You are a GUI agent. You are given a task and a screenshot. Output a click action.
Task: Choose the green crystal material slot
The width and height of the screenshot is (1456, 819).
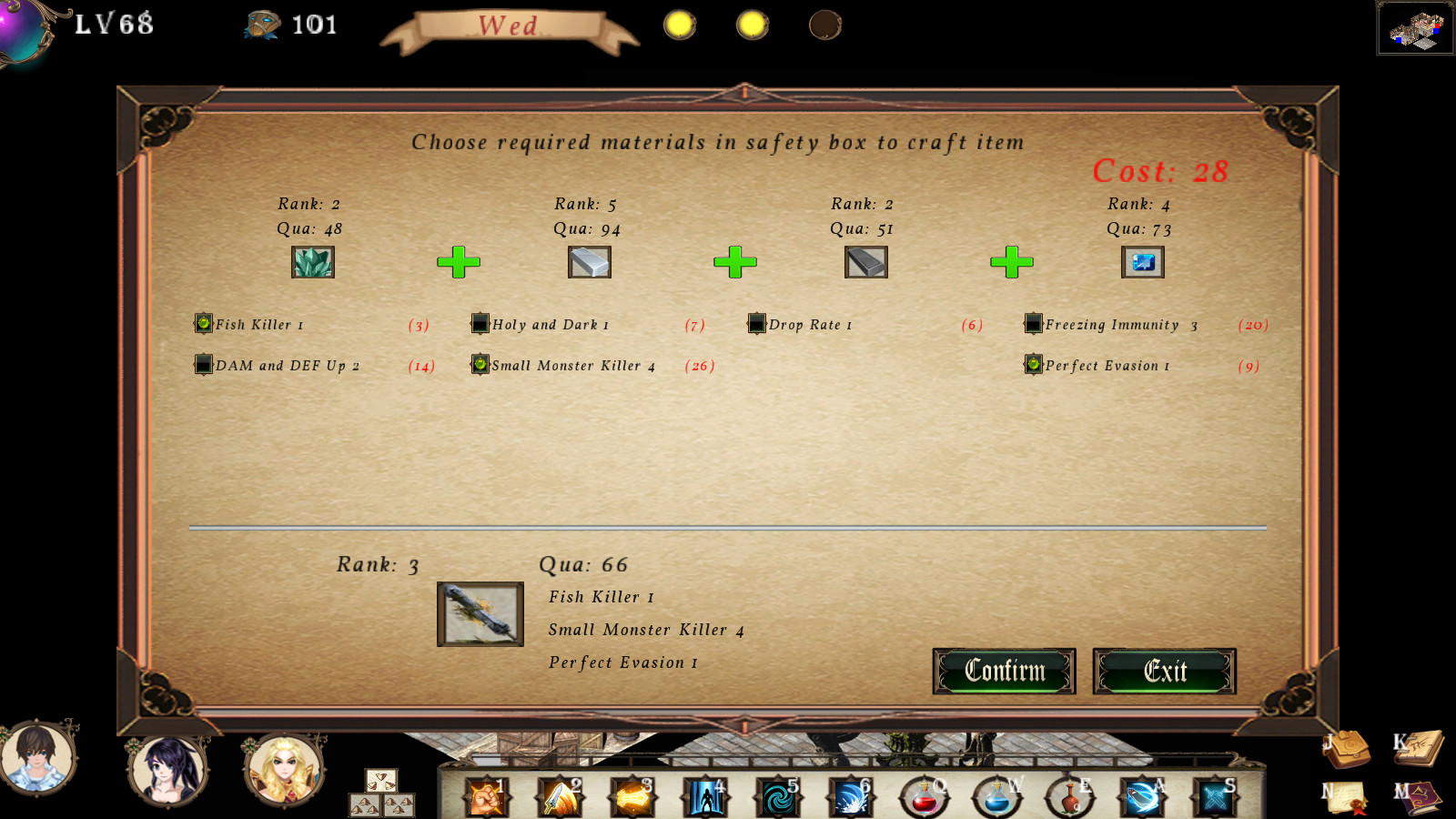[x=313, y=262]
